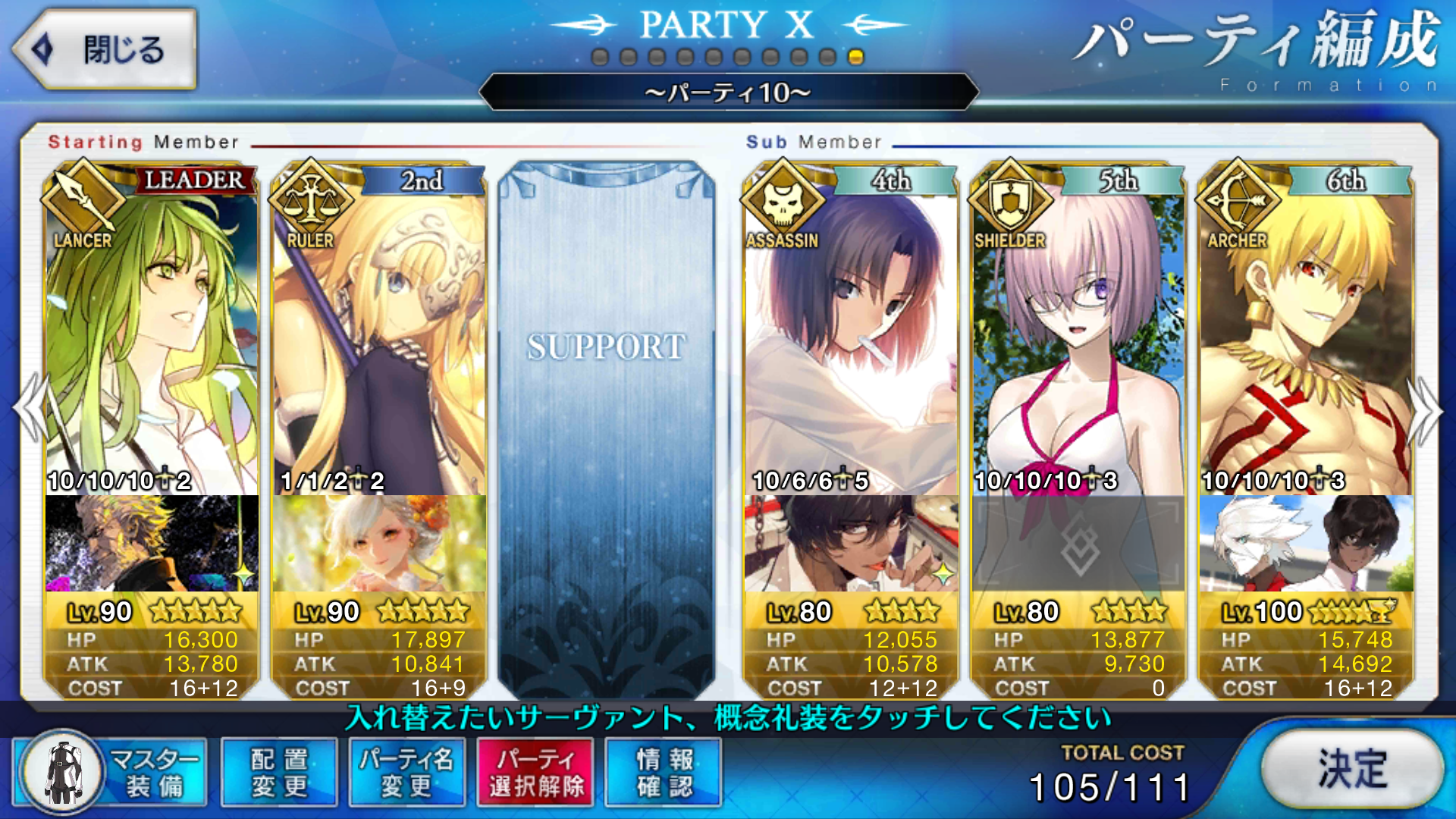Choose the empty SUPPORT slot
The width and height of the screenshot is (1456, 819).
(606, 425)
